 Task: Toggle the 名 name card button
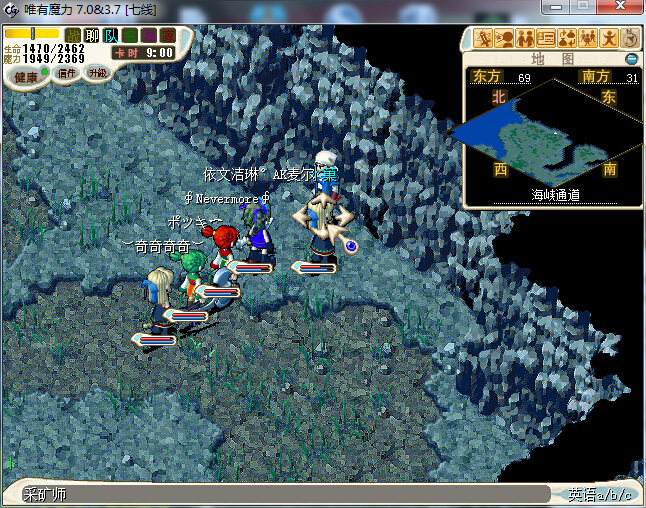(x=129, y=35)
